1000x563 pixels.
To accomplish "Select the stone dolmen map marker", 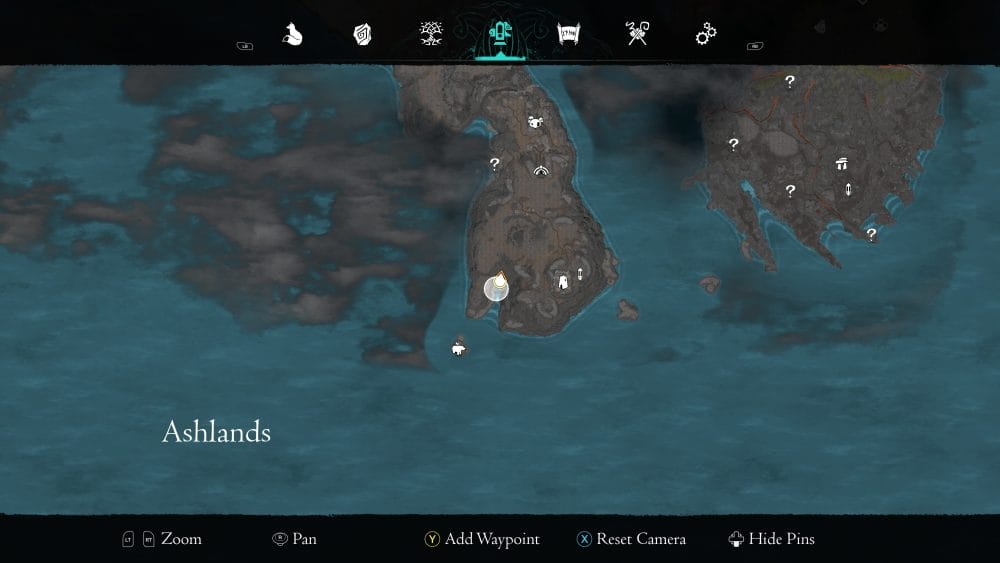I will pyautogui.click(x=841, y=164).
